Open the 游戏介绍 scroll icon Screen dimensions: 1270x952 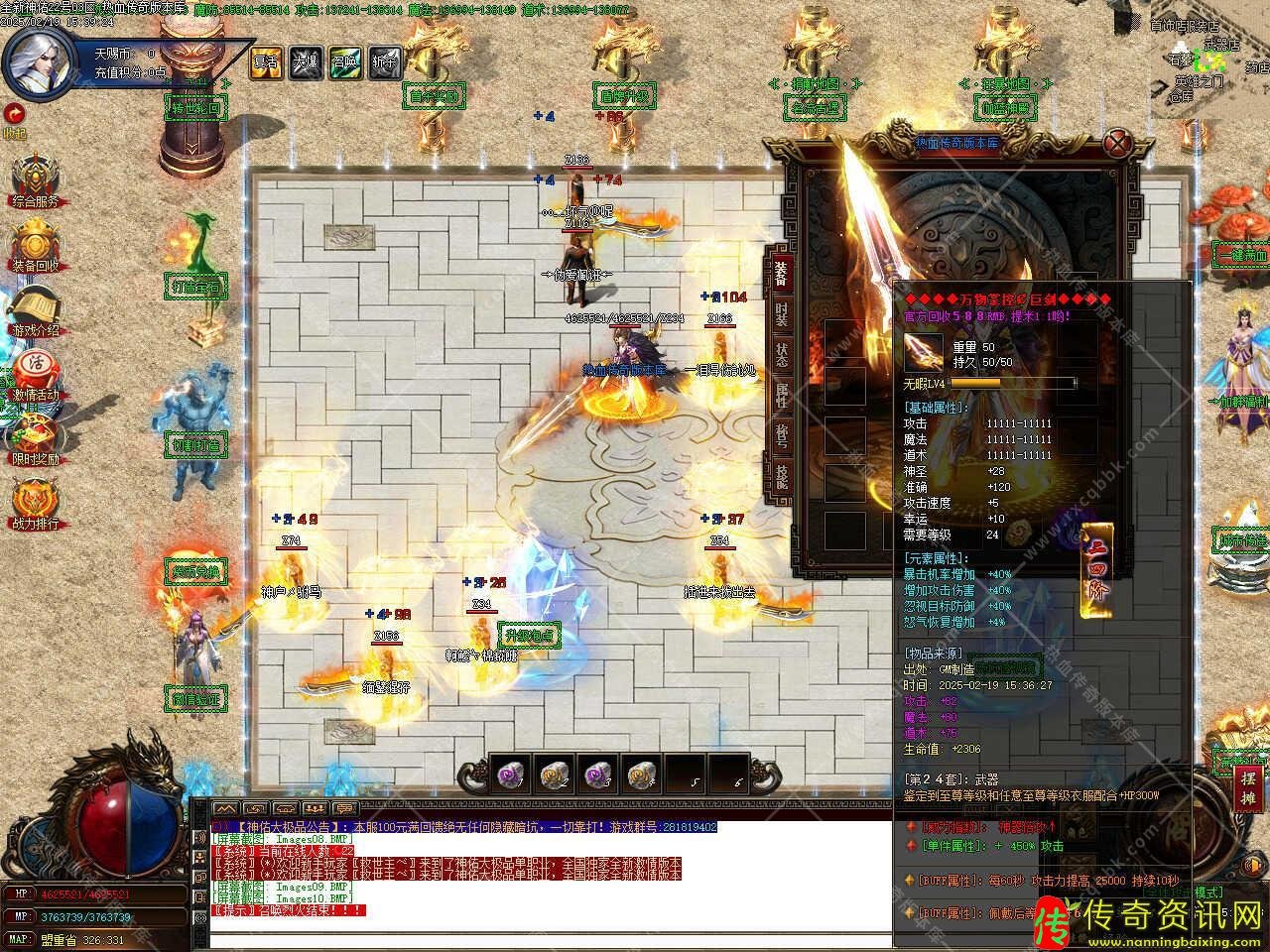tap(36, 309)
